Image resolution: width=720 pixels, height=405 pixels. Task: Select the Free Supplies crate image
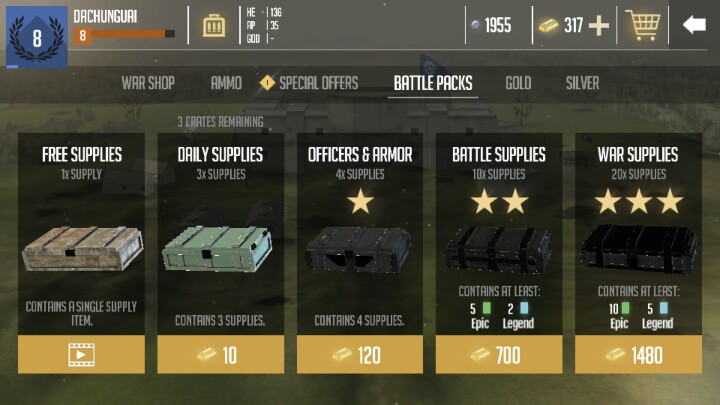pos(81,248)
